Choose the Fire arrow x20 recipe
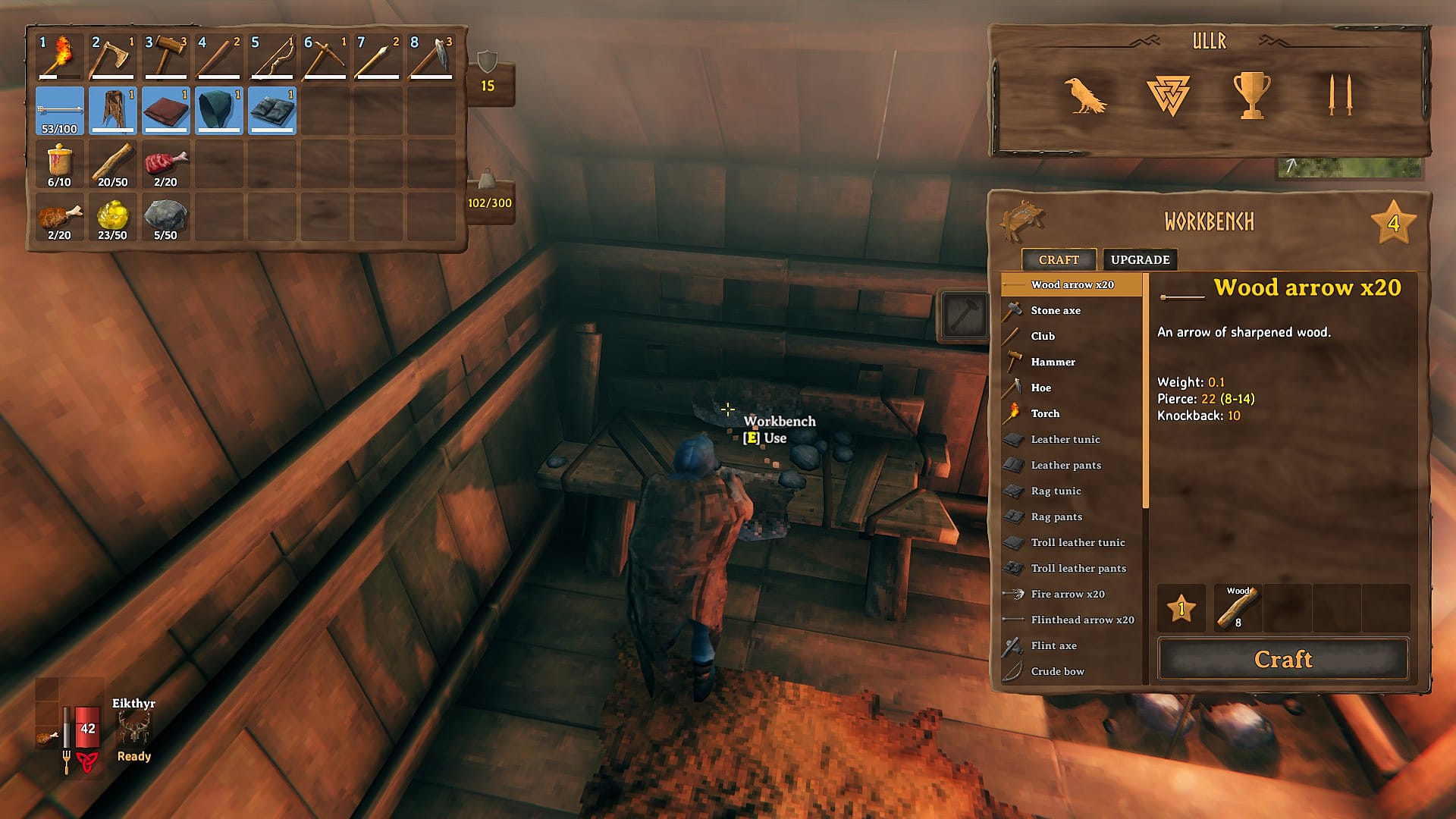Viewport: 1456px width, 819px height. (x=1067, y=594)
